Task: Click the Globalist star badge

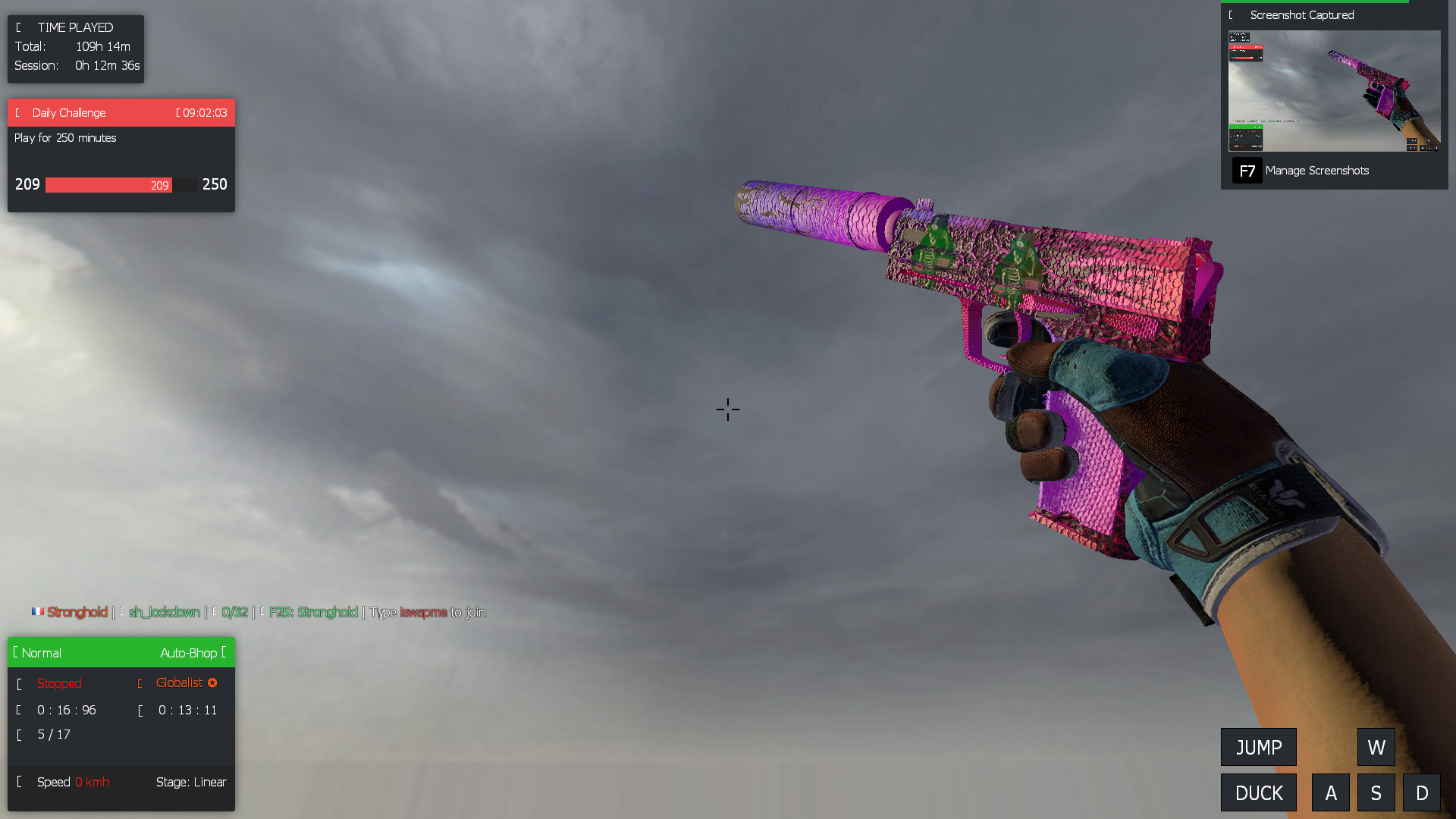Action: 212,682
